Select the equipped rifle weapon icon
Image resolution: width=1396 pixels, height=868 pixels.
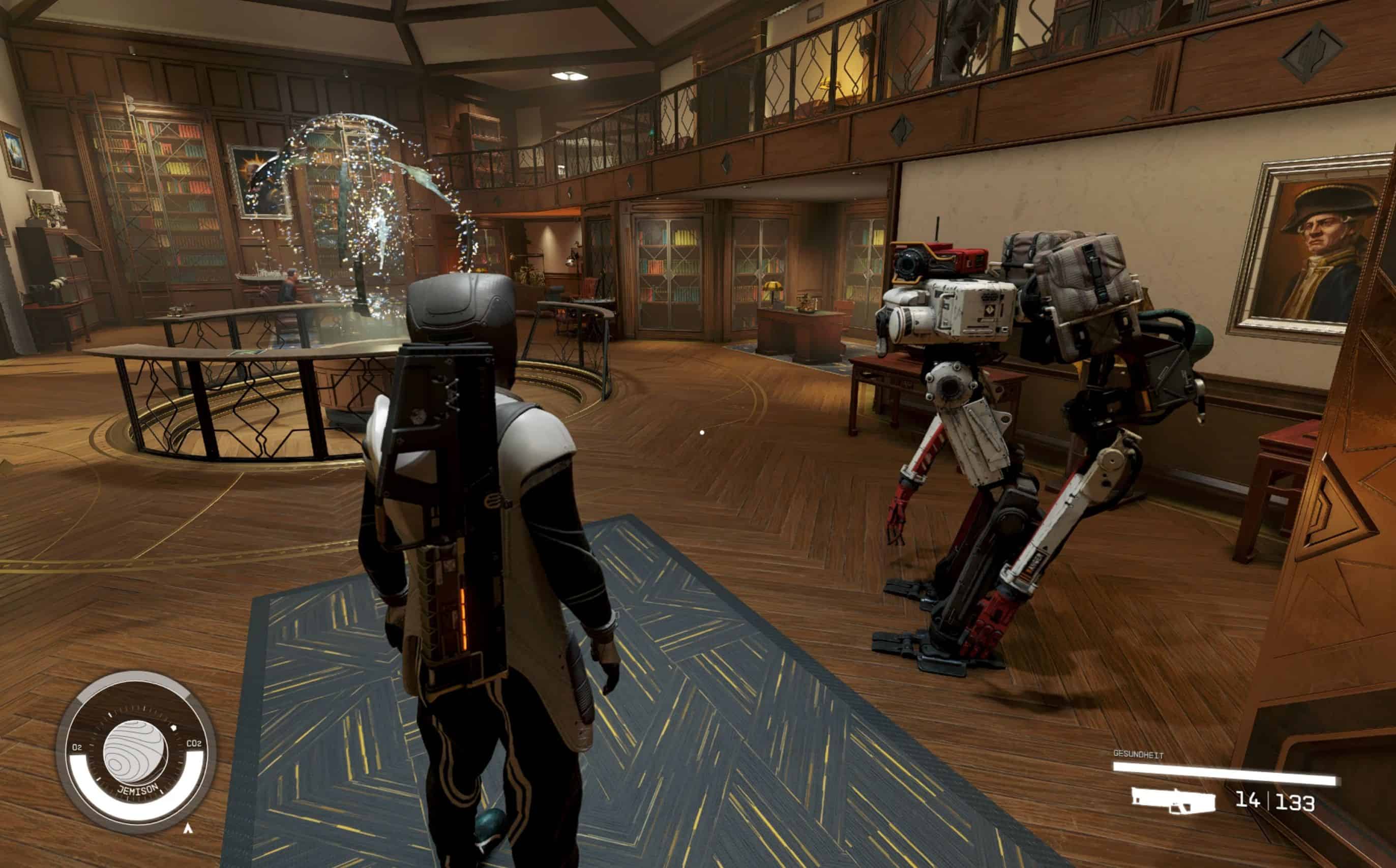[x=1172, y=800]
